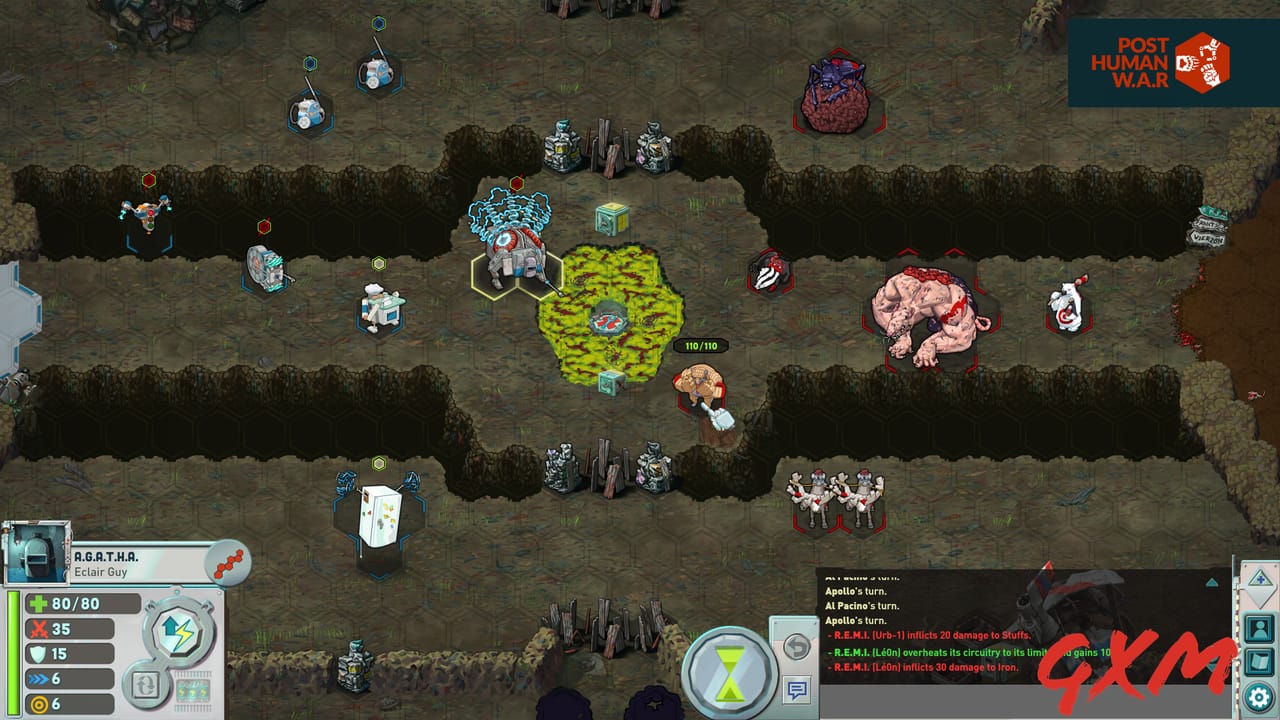Viewport: 1280px width, 720px height.
Task: Open the map icon in the side toolbar
Action: pos(1259,663)
